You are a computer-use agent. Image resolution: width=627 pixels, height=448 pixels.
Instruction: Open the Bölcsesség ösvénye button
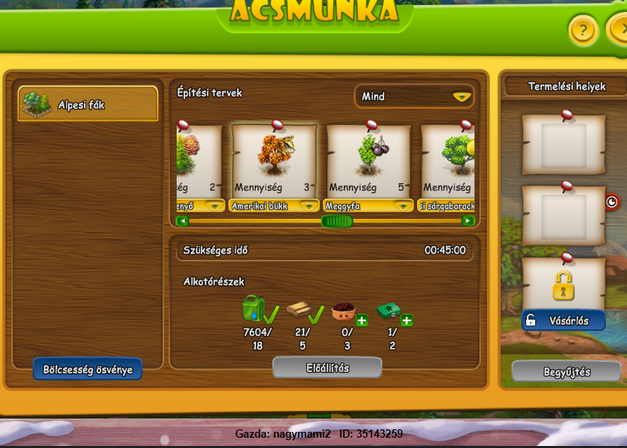coord(88,369)
